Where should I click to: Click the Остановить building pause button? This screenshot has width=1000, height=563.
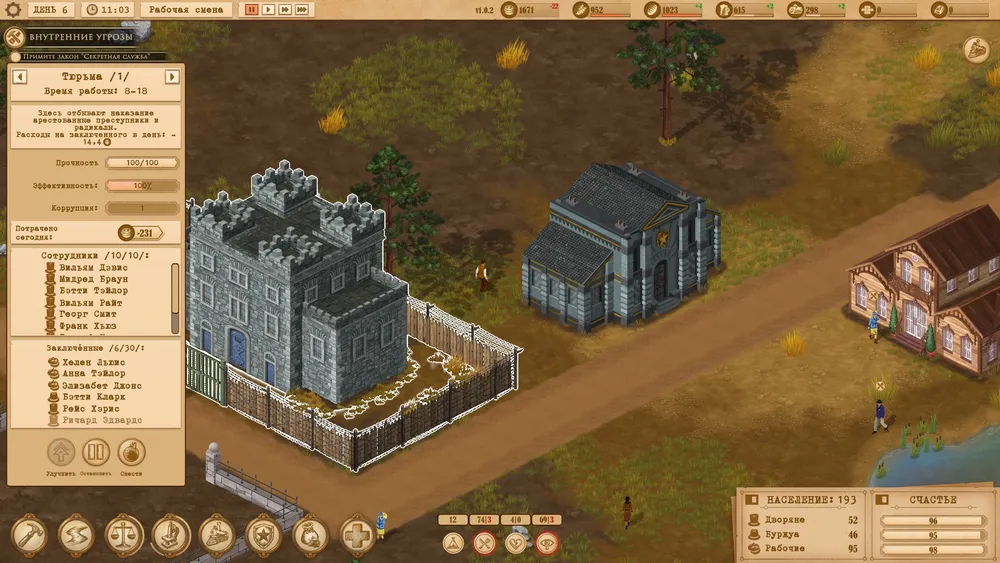(95, 453)
